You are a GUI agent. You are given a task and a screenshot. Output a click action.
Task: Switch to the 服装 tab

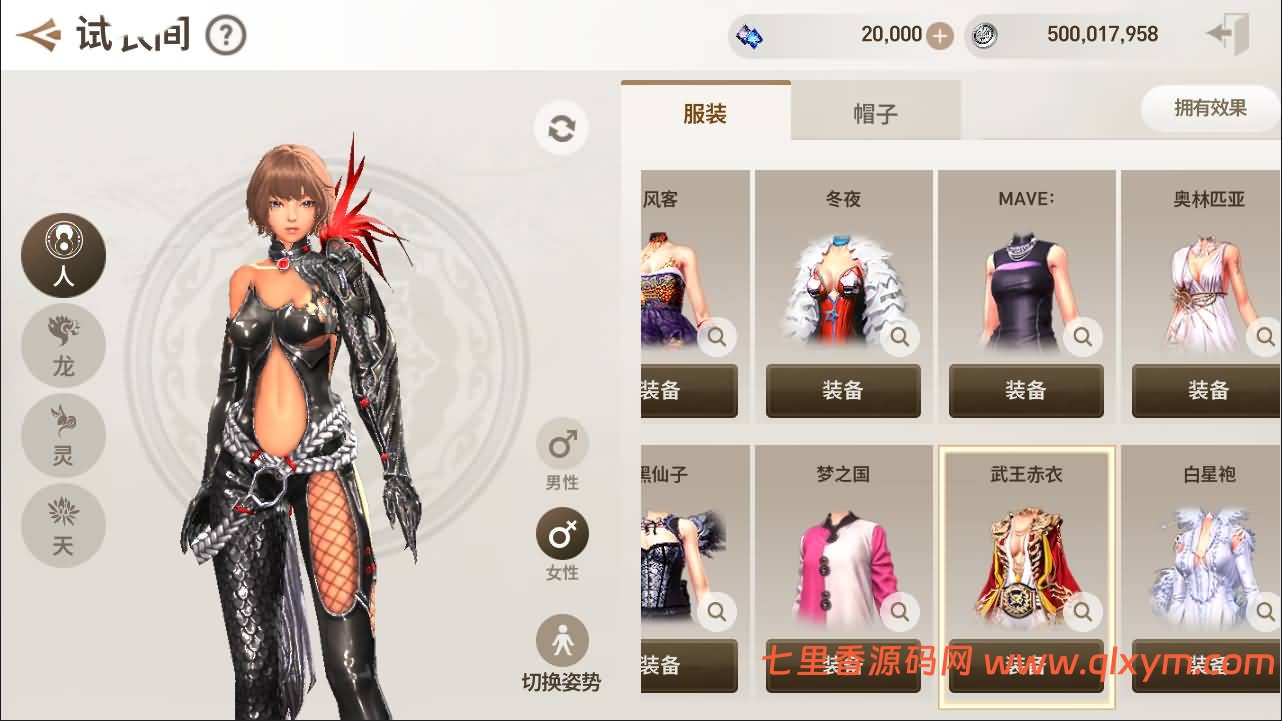pos(705,110)
